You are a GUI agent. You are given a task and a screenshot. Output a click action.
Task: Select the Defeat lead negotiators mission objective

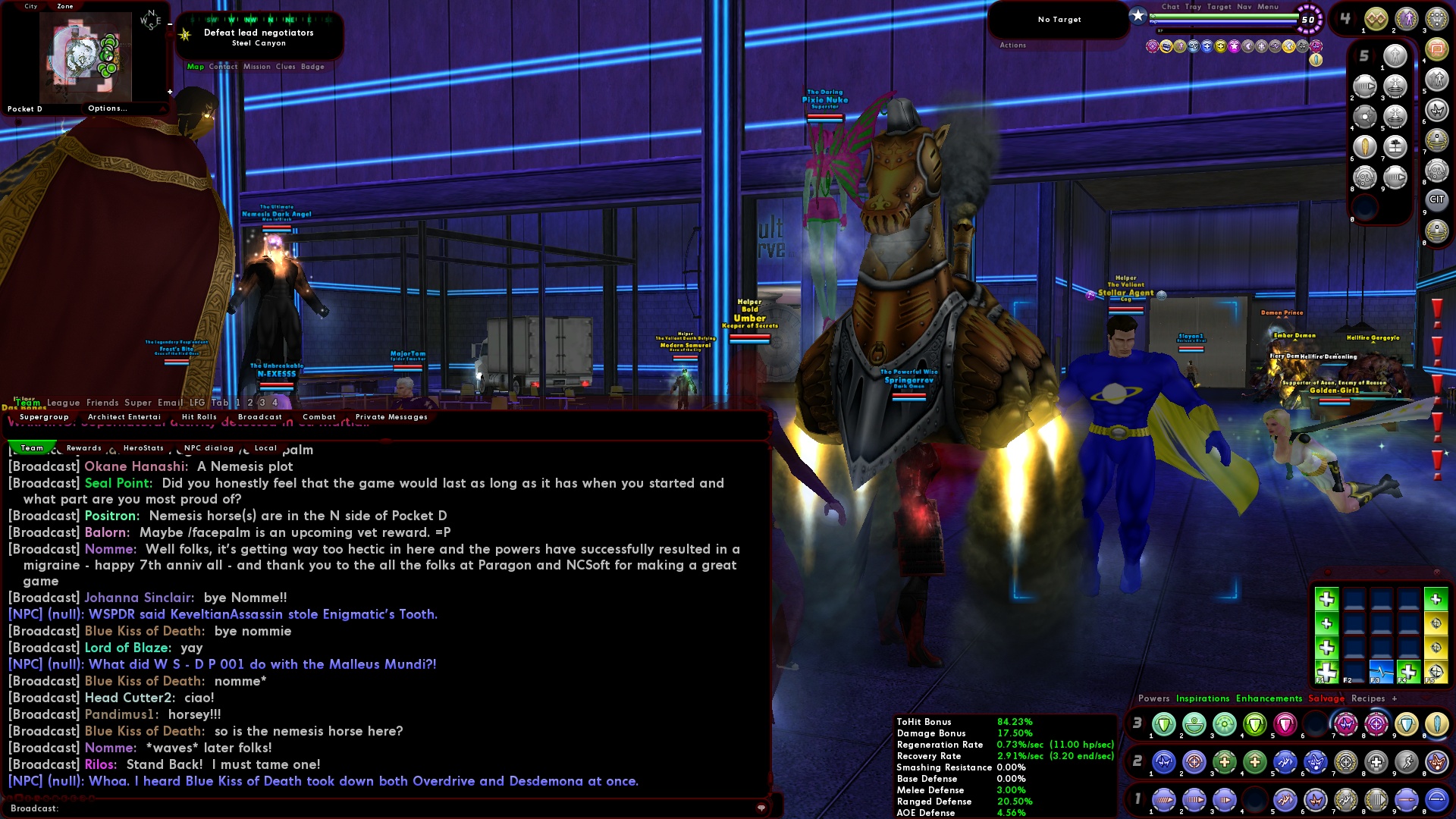(259, 33)
